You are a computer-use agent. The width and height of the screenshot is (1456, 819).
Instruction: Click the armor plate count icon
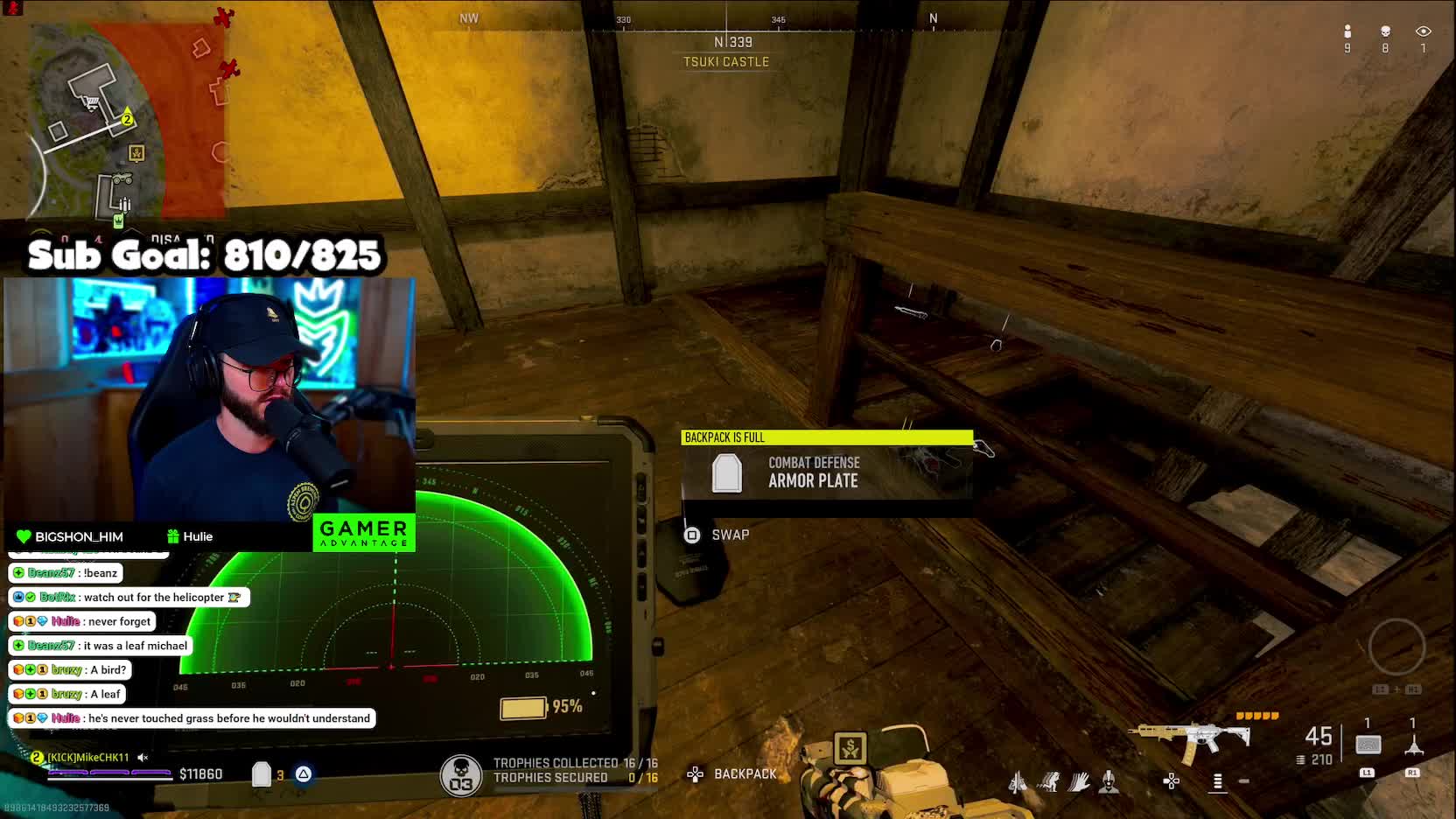click(262, 774)
